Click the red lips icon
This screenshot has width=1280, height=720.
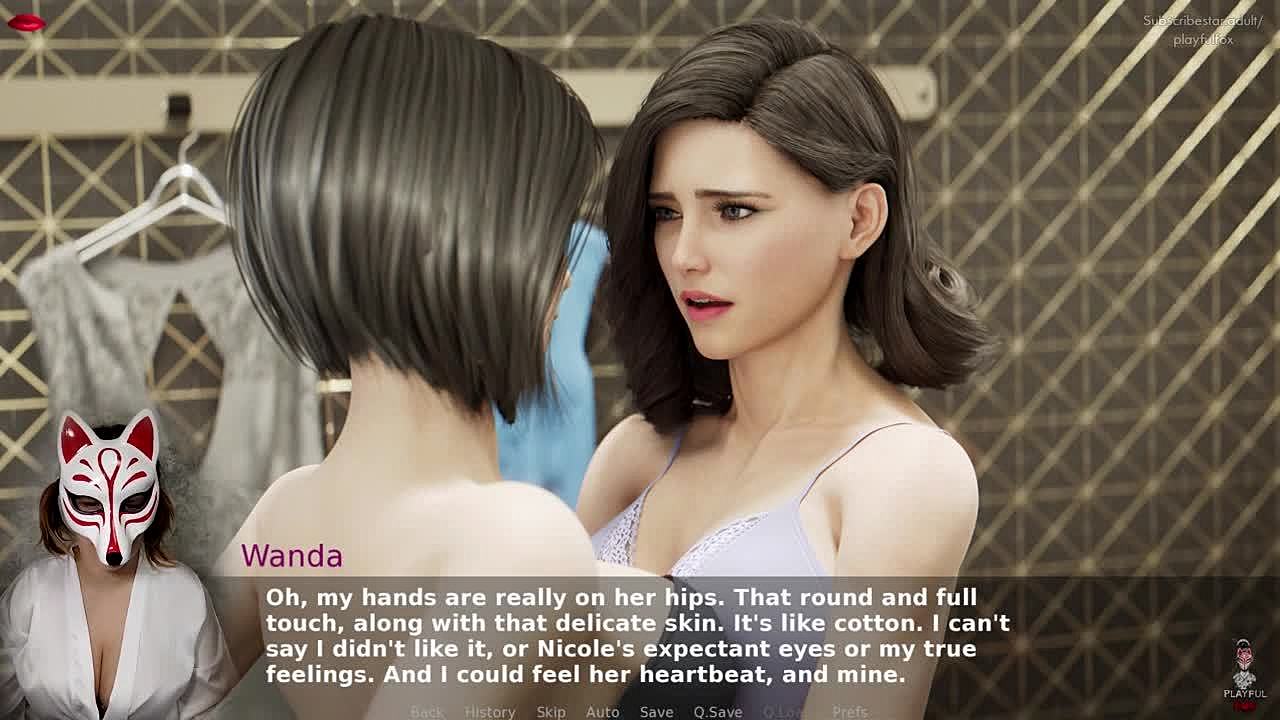coord(26,23)
